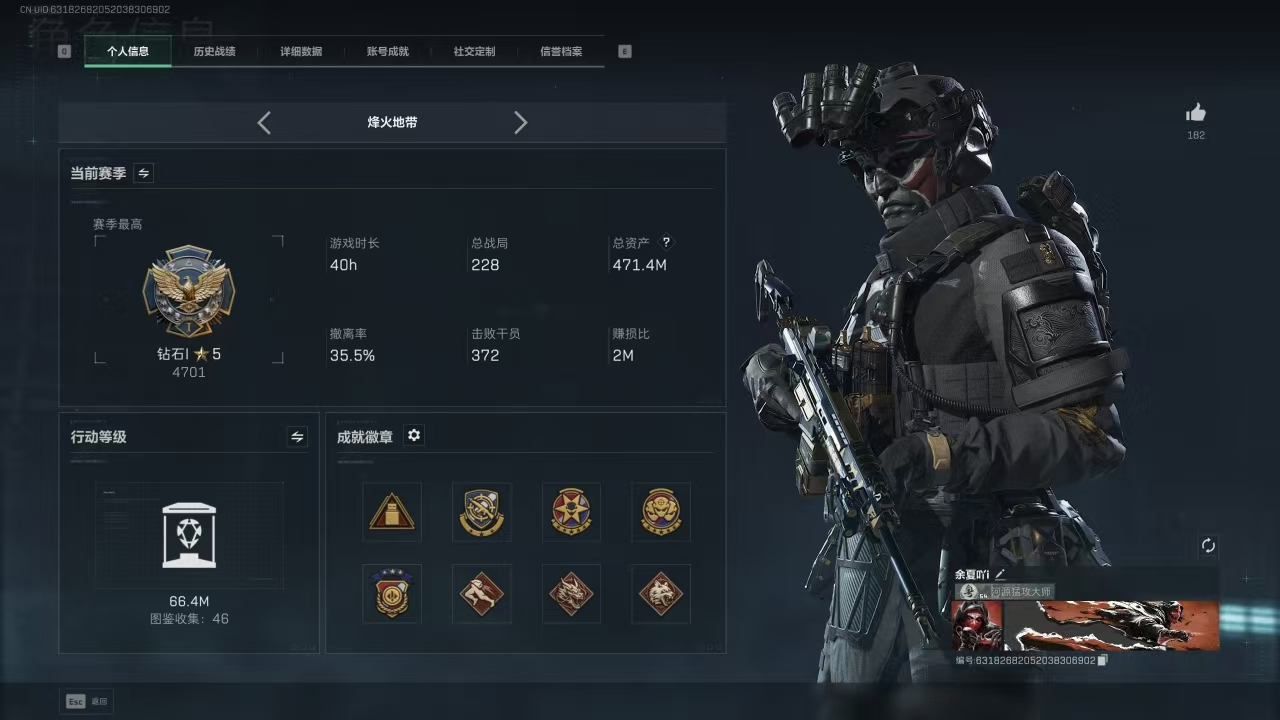Screen dimensions: 1280x720
Task: Click the thumbs-up like icon
Action: (1196, 113)
